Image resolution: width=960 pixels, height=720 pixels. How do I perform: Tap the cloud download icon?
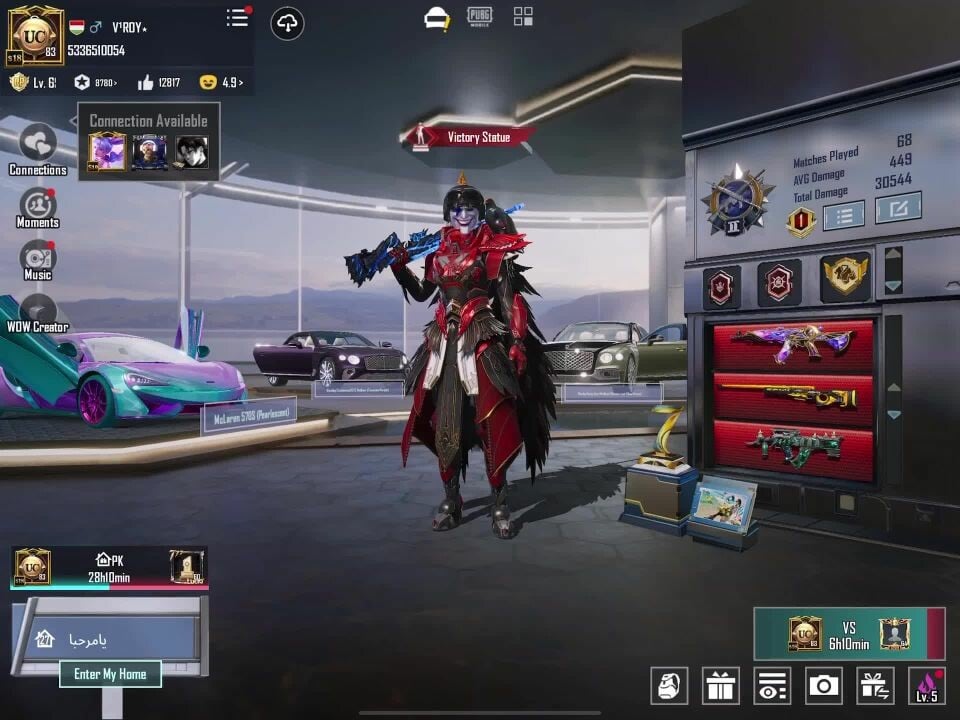point(287,23)
